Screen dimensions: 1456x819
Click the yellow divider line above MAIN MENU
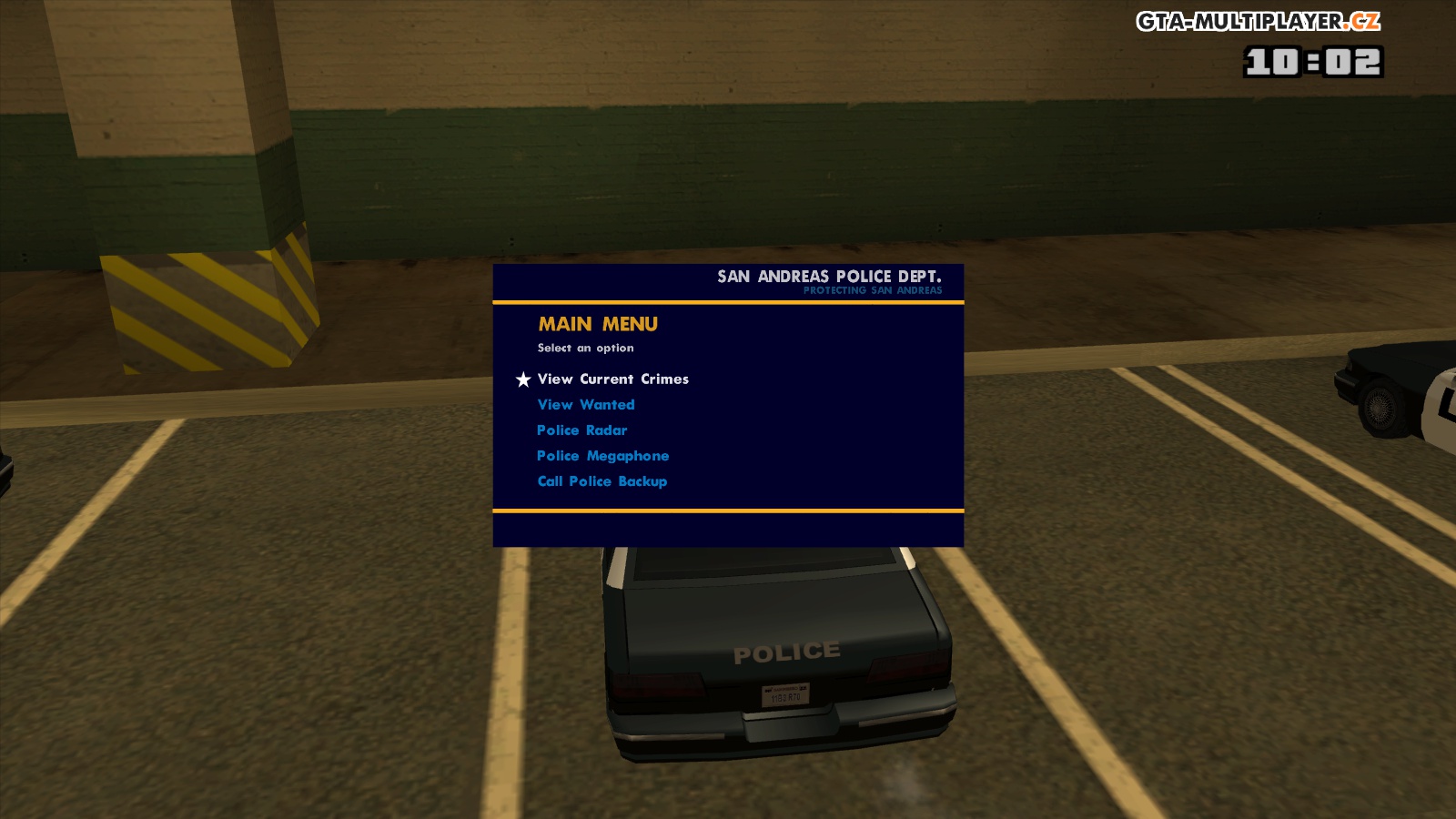(726, 303)
